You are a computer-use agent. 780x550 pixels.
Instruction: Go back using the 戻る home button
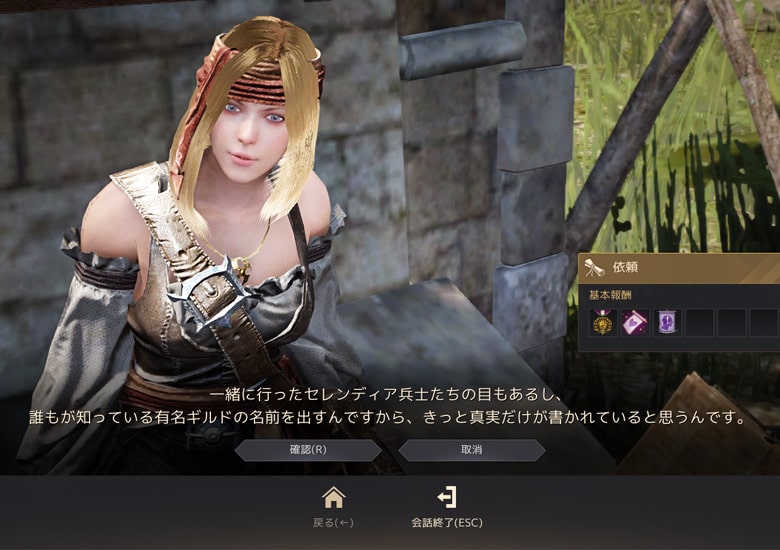tap(333, 505)
